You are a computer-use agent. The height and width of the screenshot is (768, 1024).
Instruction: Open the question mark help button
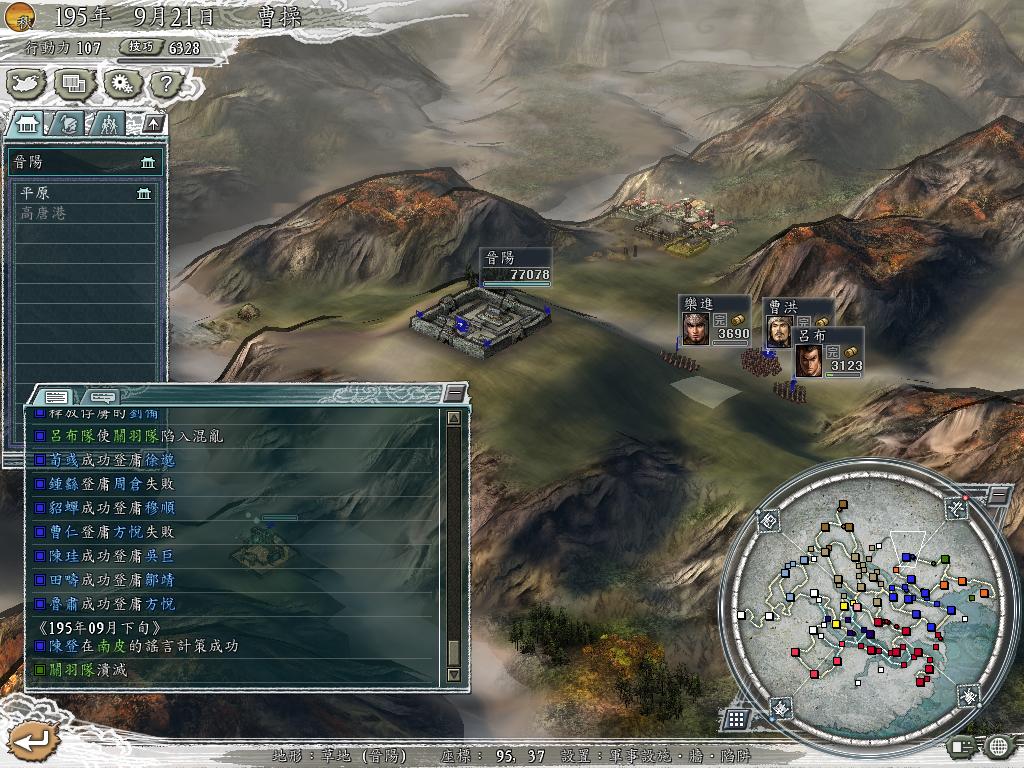tap(166, 84)
